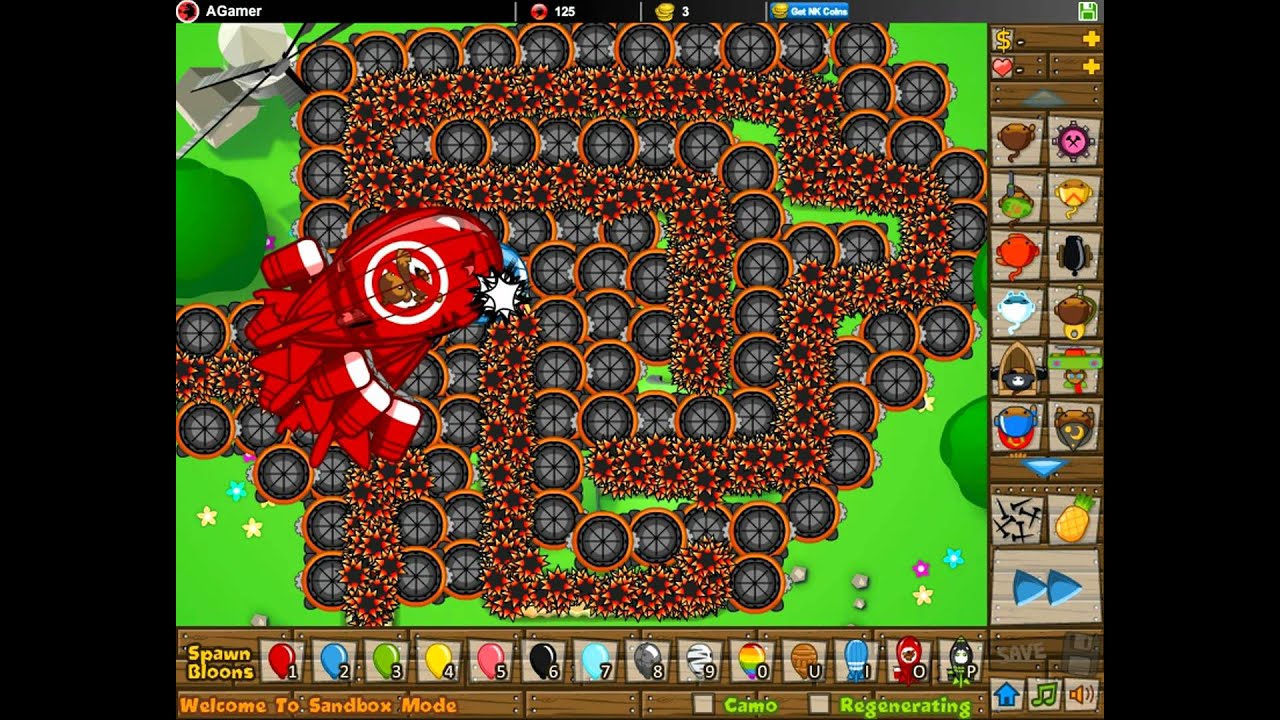Select the road spikes item
The image size is (1280, 720).
point(1018,519)
